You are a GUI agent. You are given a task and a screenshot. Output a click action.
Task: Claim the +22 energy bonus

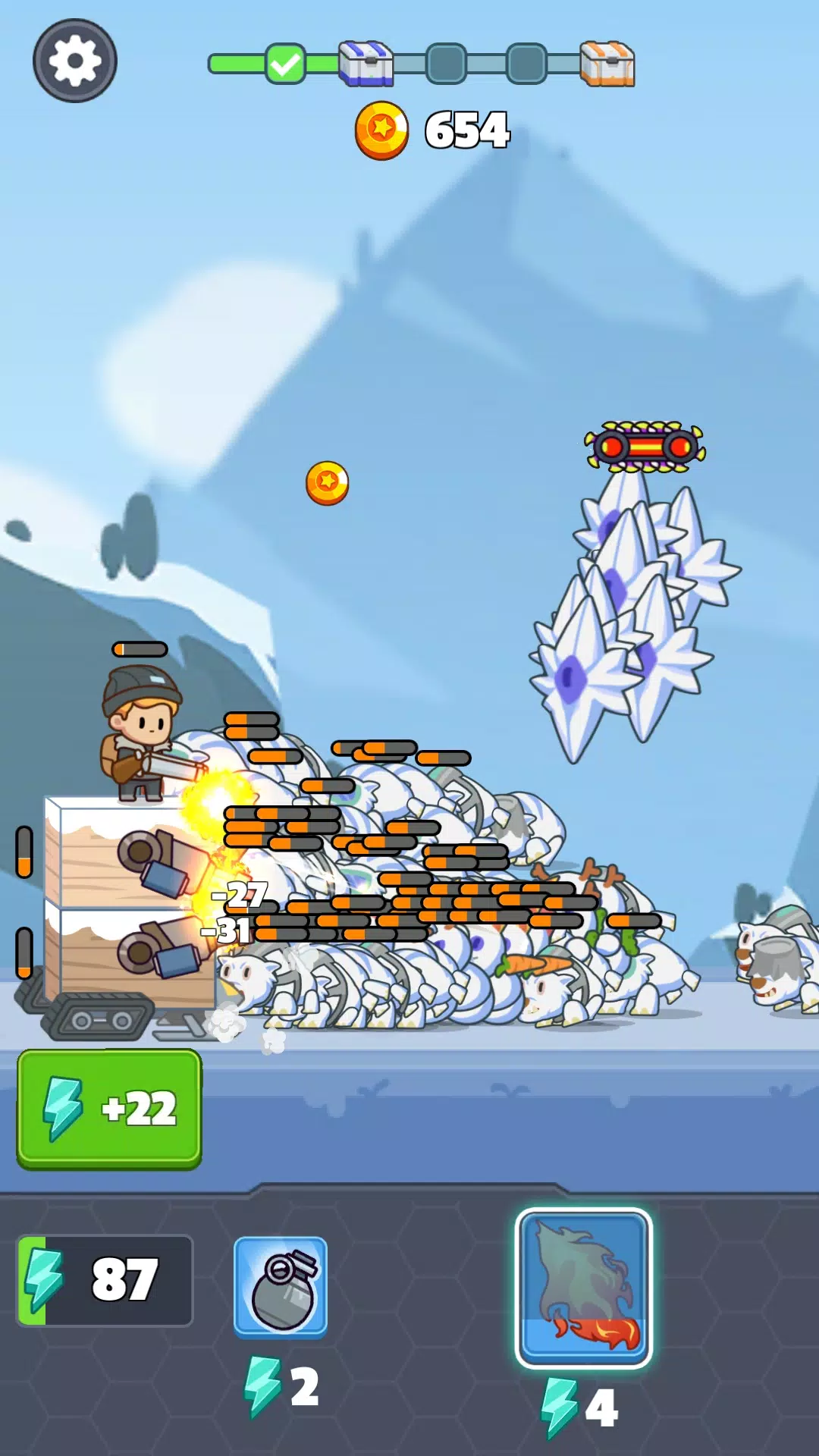(110, 1108)
